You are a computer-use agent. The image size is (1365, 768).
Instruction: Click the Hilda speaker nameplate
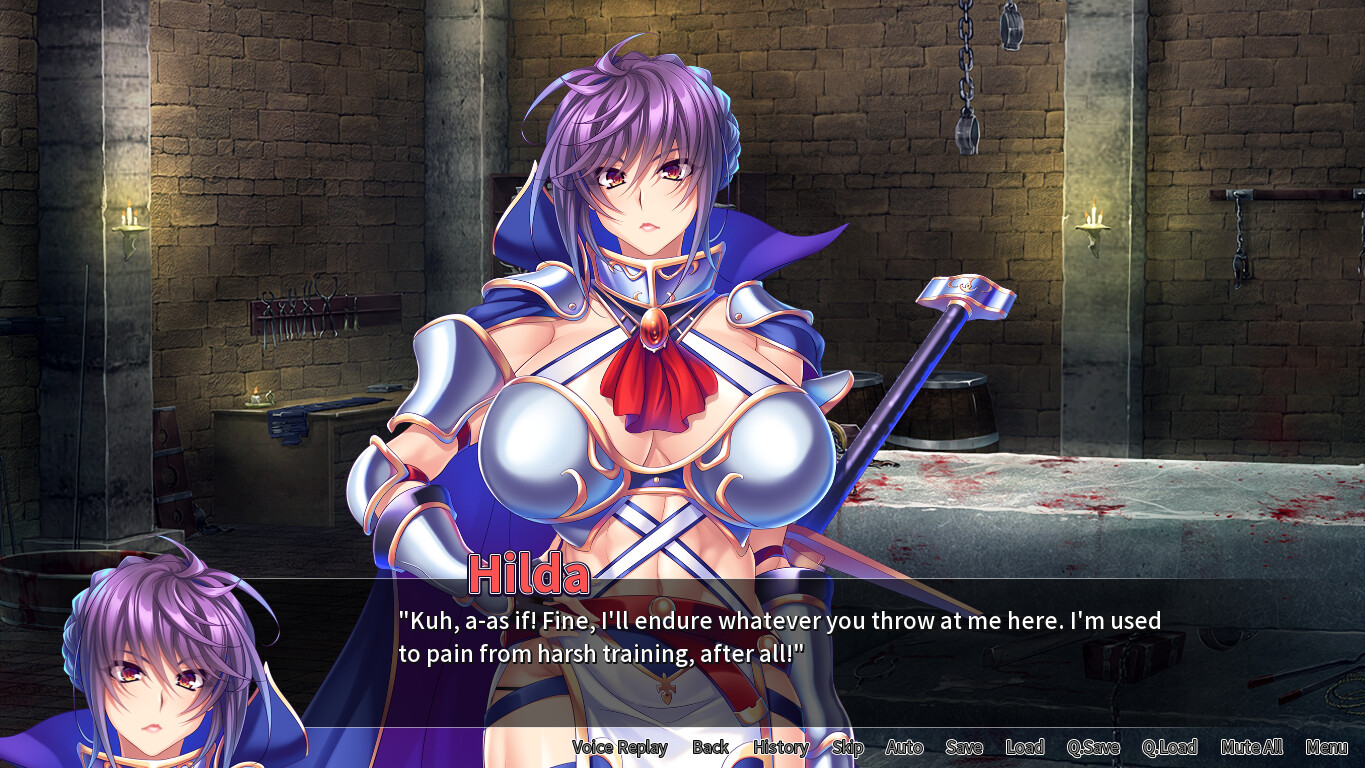click(530, 573)
